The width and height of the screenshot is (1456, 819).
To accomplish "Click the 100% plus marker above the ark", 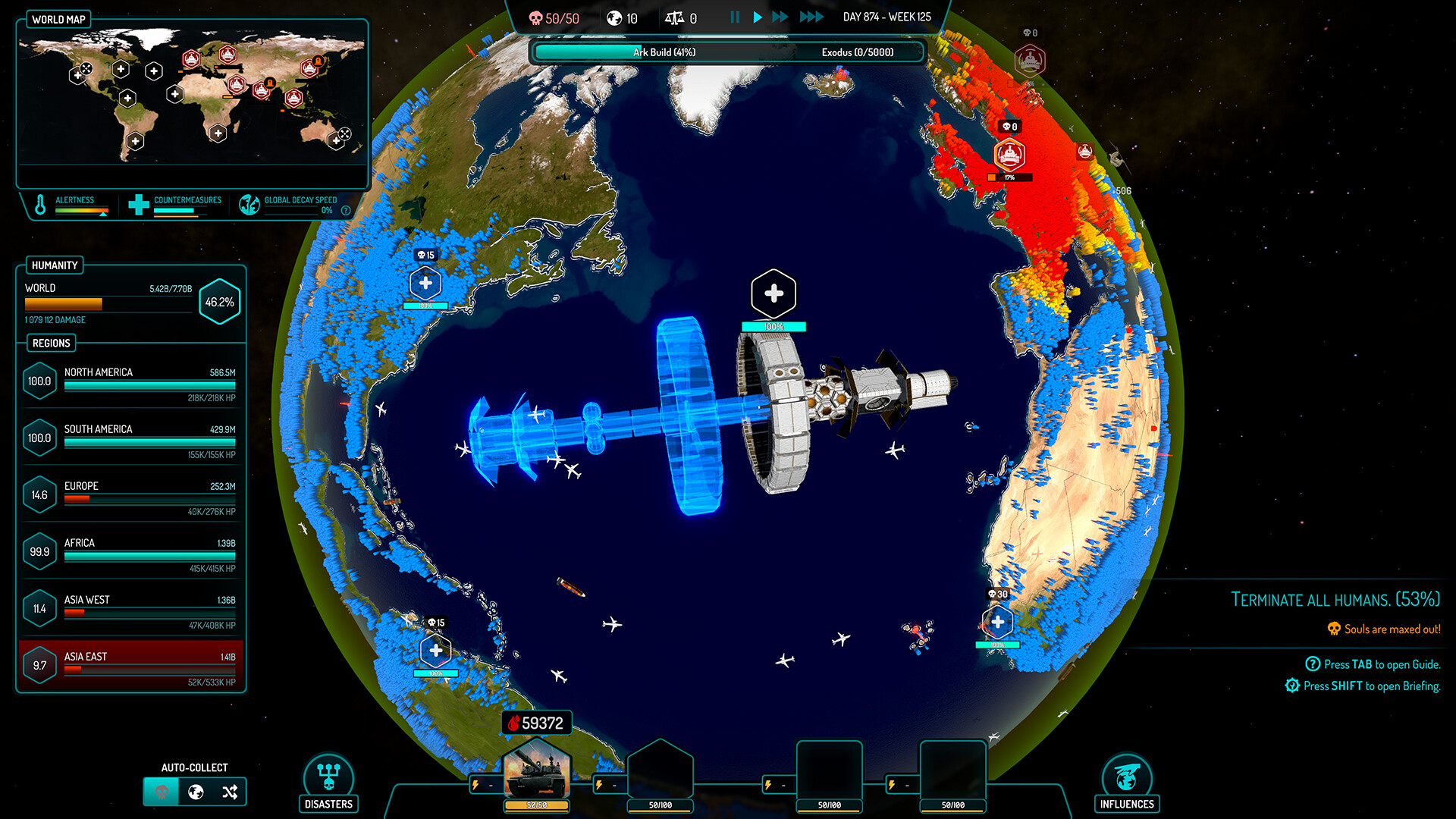I will (773, 294).
